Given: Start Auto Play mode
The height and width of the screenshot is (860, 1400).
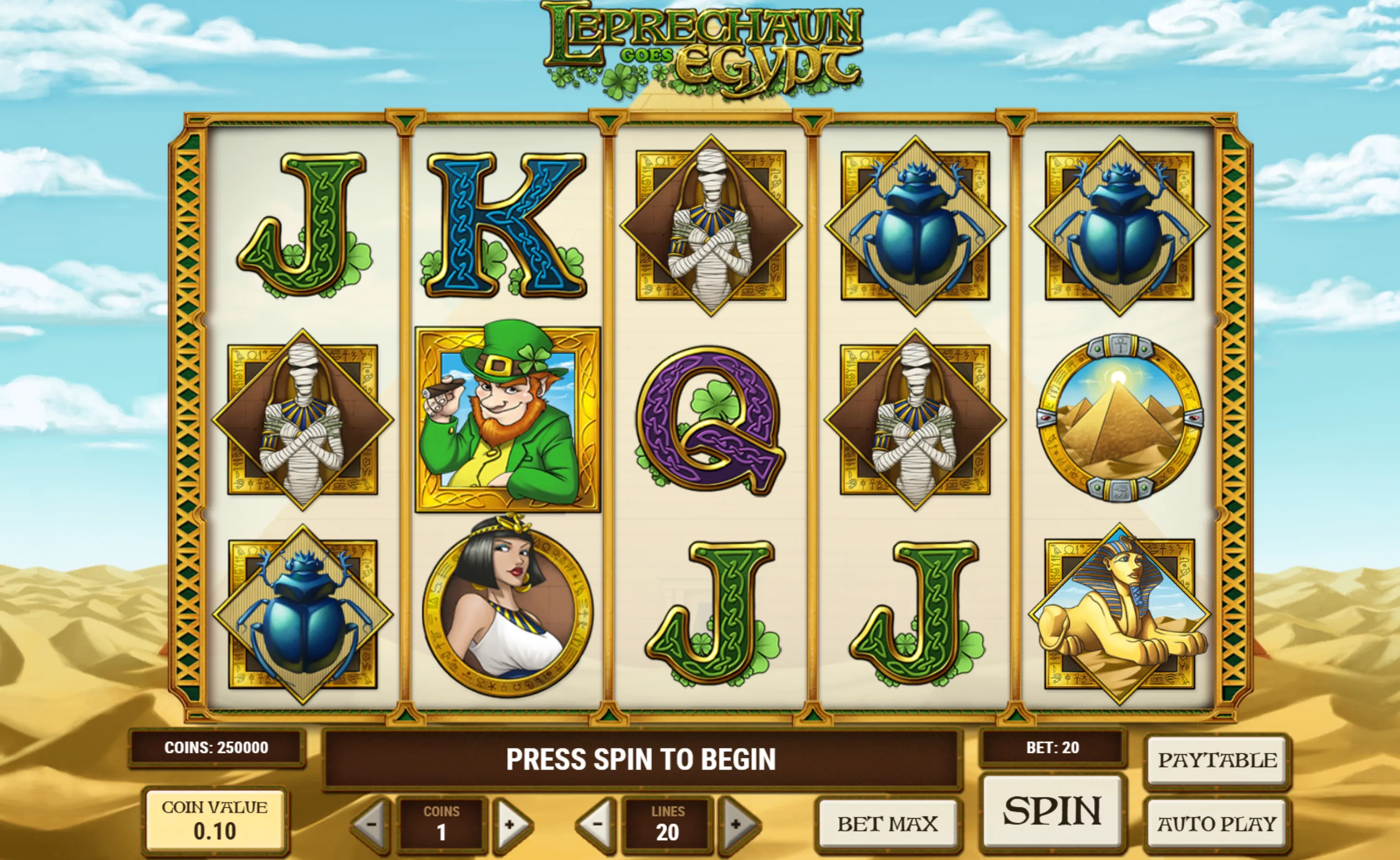Looking at the screenshot, I should point(1217,823).
